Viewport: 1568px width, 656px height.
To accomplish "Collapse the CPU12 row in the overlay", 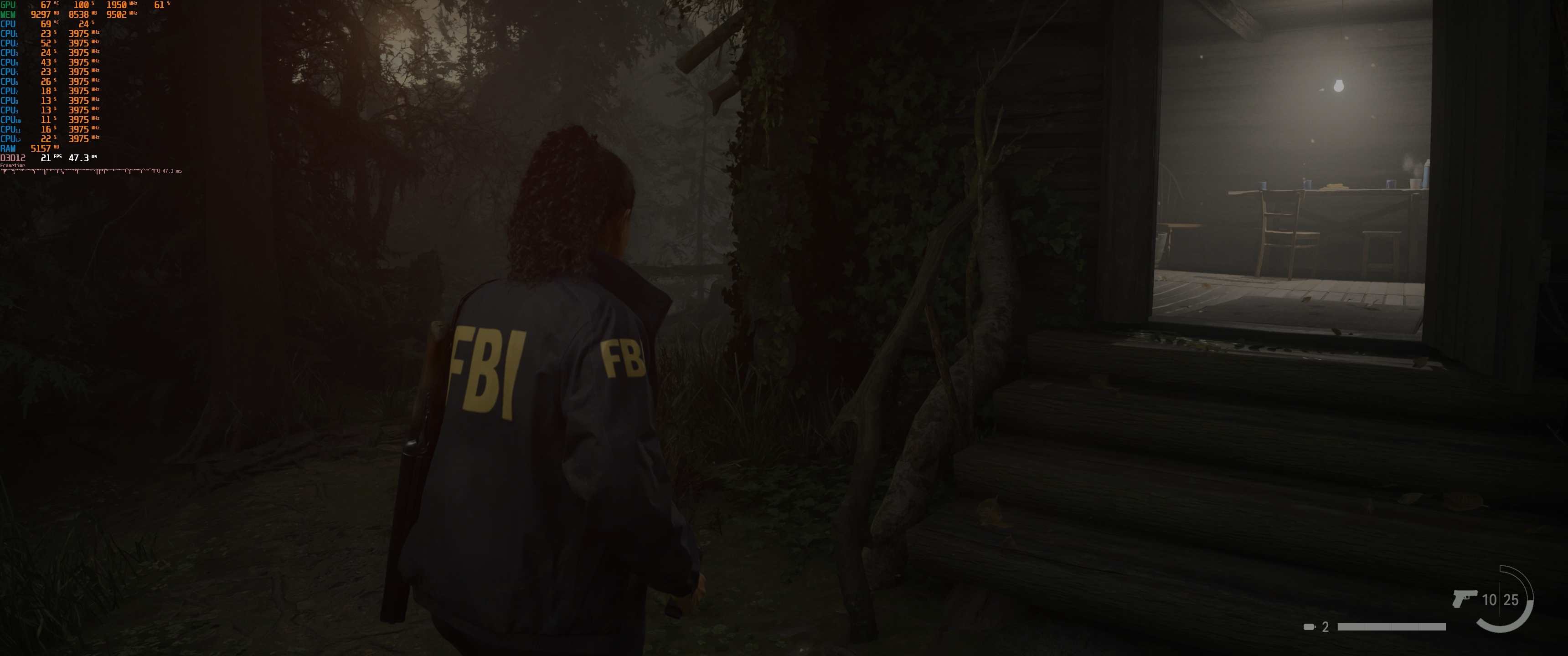I will pos(10,139).
